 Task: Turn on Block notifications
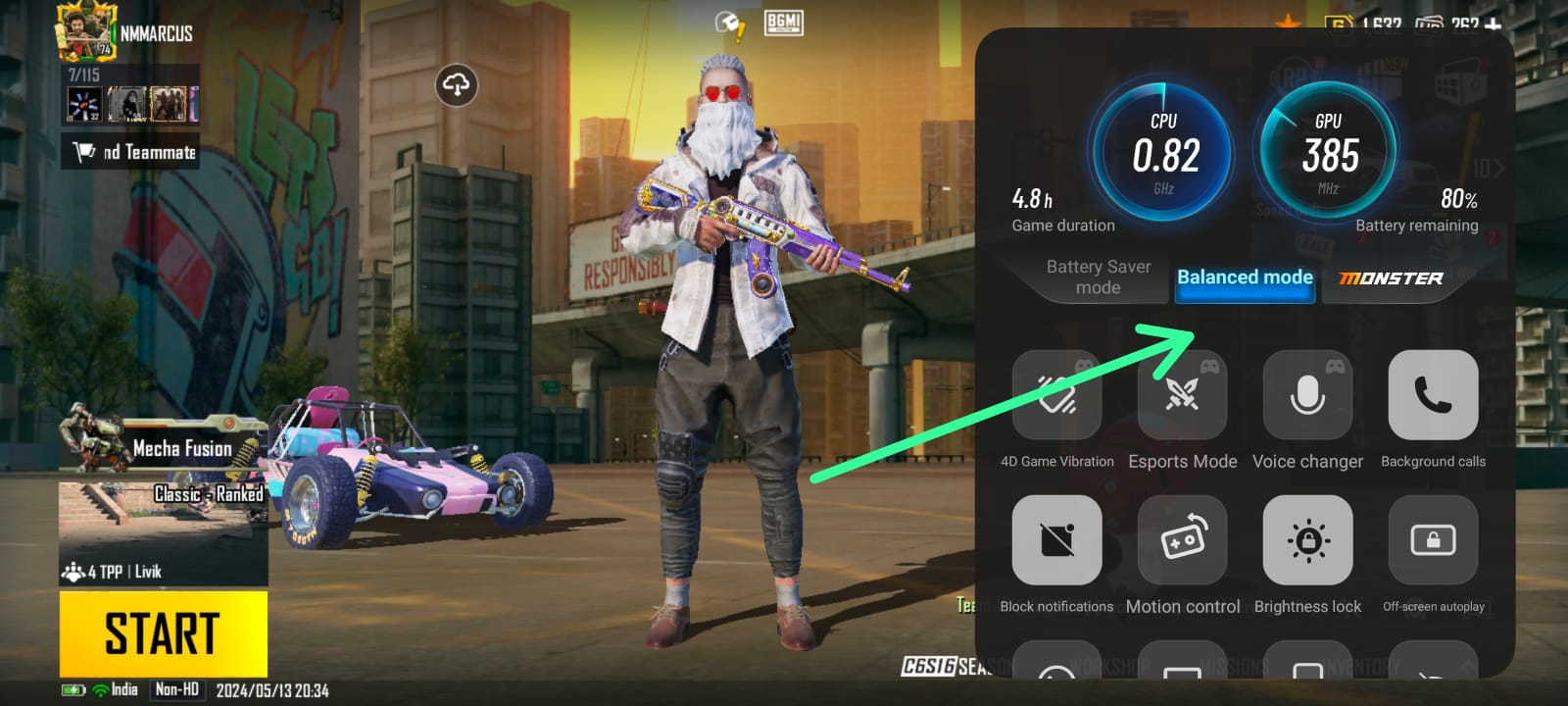click(x=1056, y=540)
